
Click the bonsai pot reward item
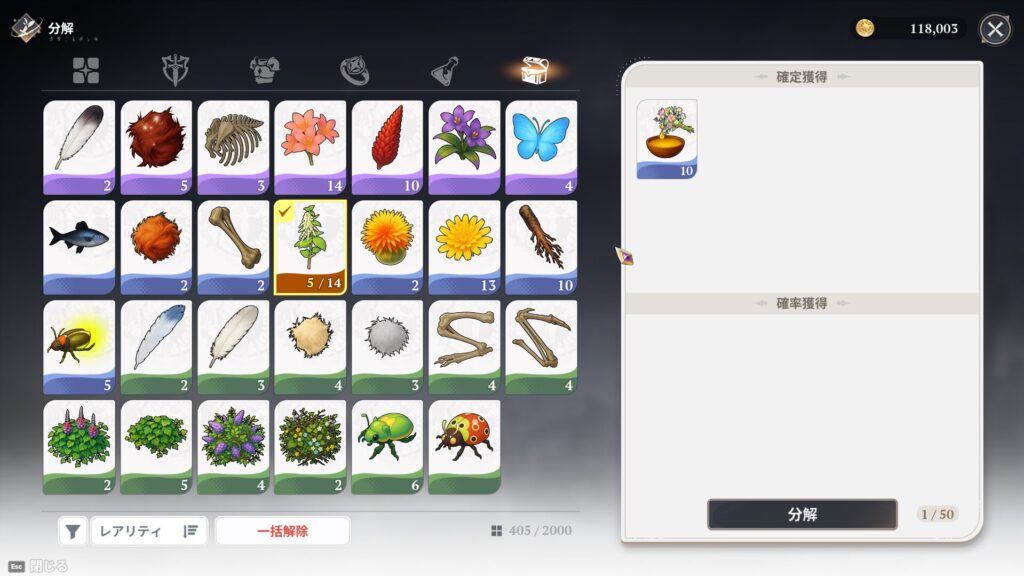click(x=667, y=139)
